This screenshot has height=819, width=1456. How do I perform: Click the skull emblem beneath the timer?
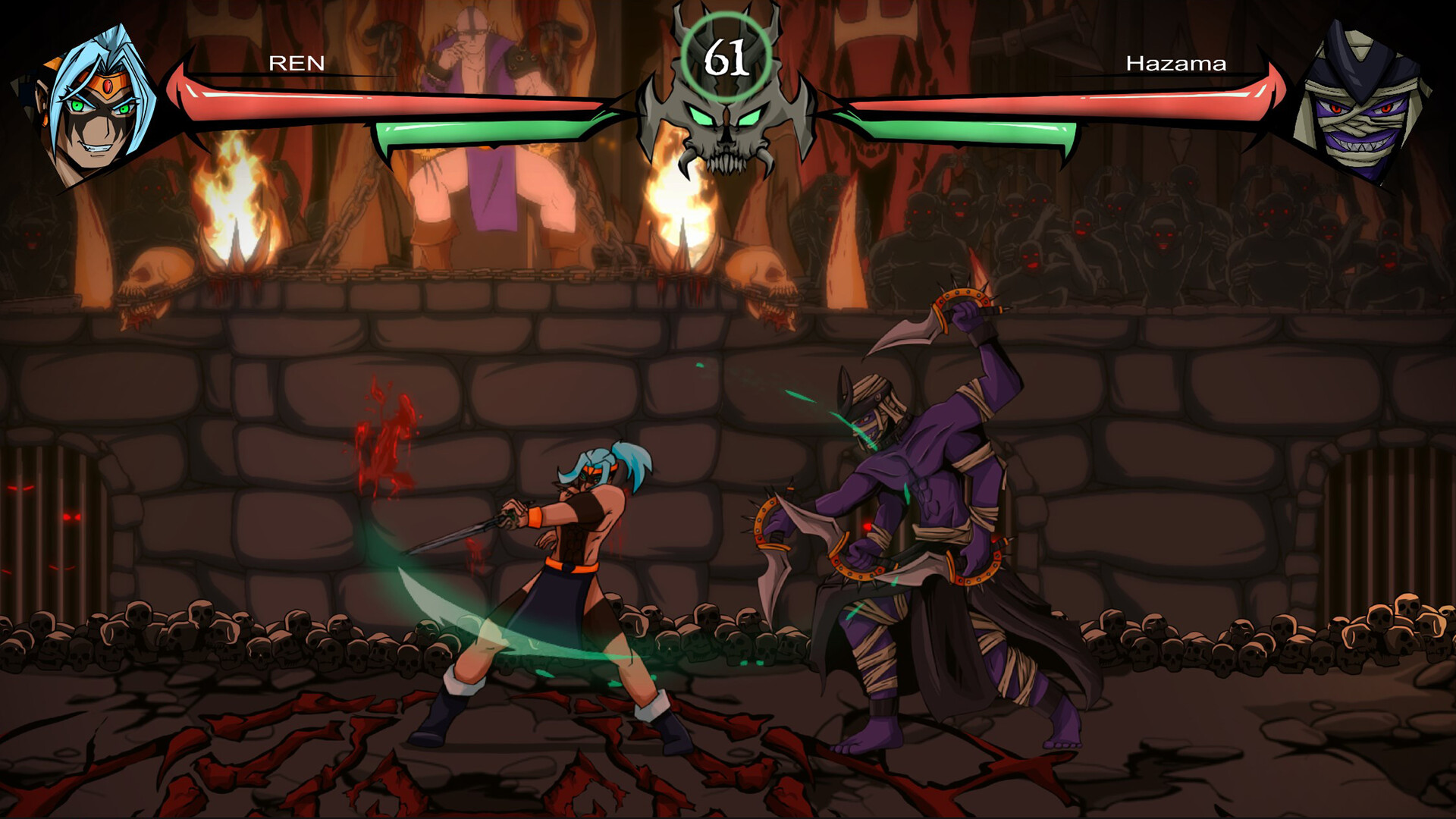click(x=728, y=129)
